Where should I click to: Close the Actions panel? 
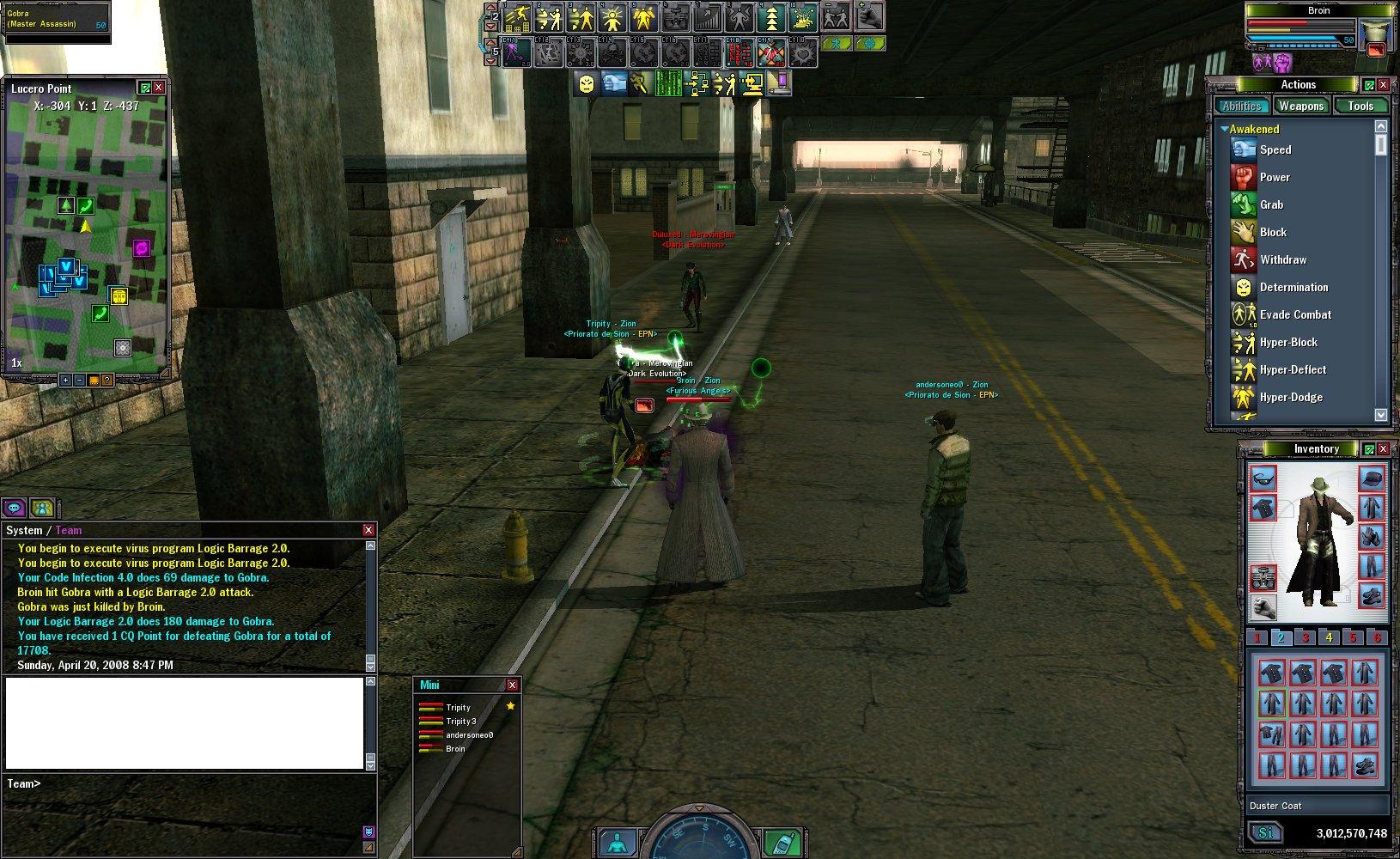pyautogui.click(x=1383, y=84)
